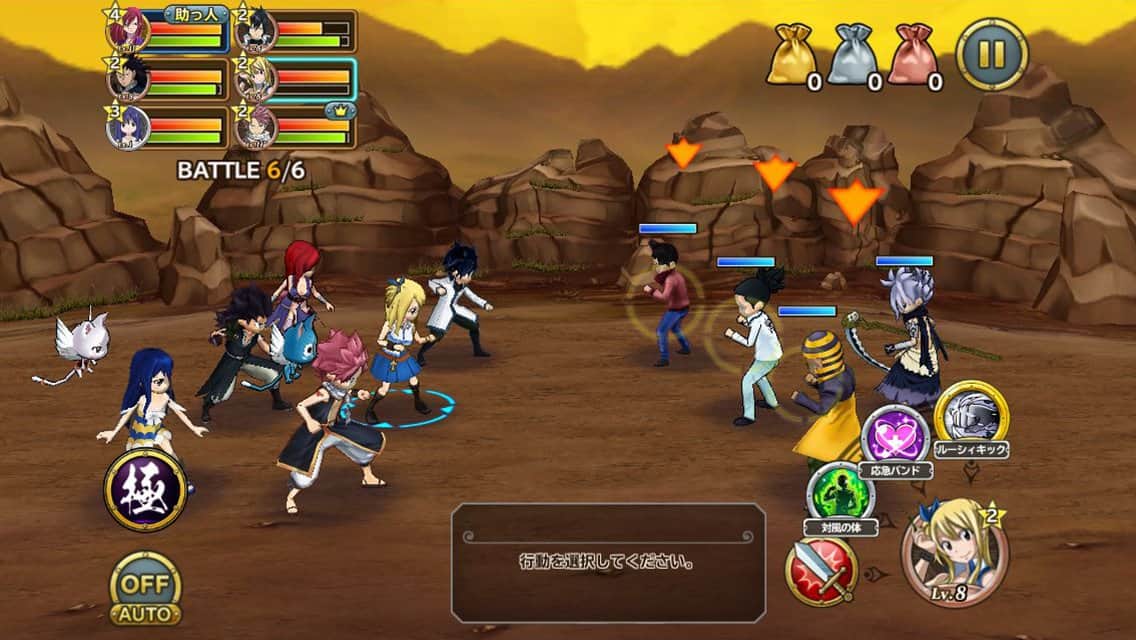
Task: Select Natsu's crowned leader party slot
Action: [295, 125]
